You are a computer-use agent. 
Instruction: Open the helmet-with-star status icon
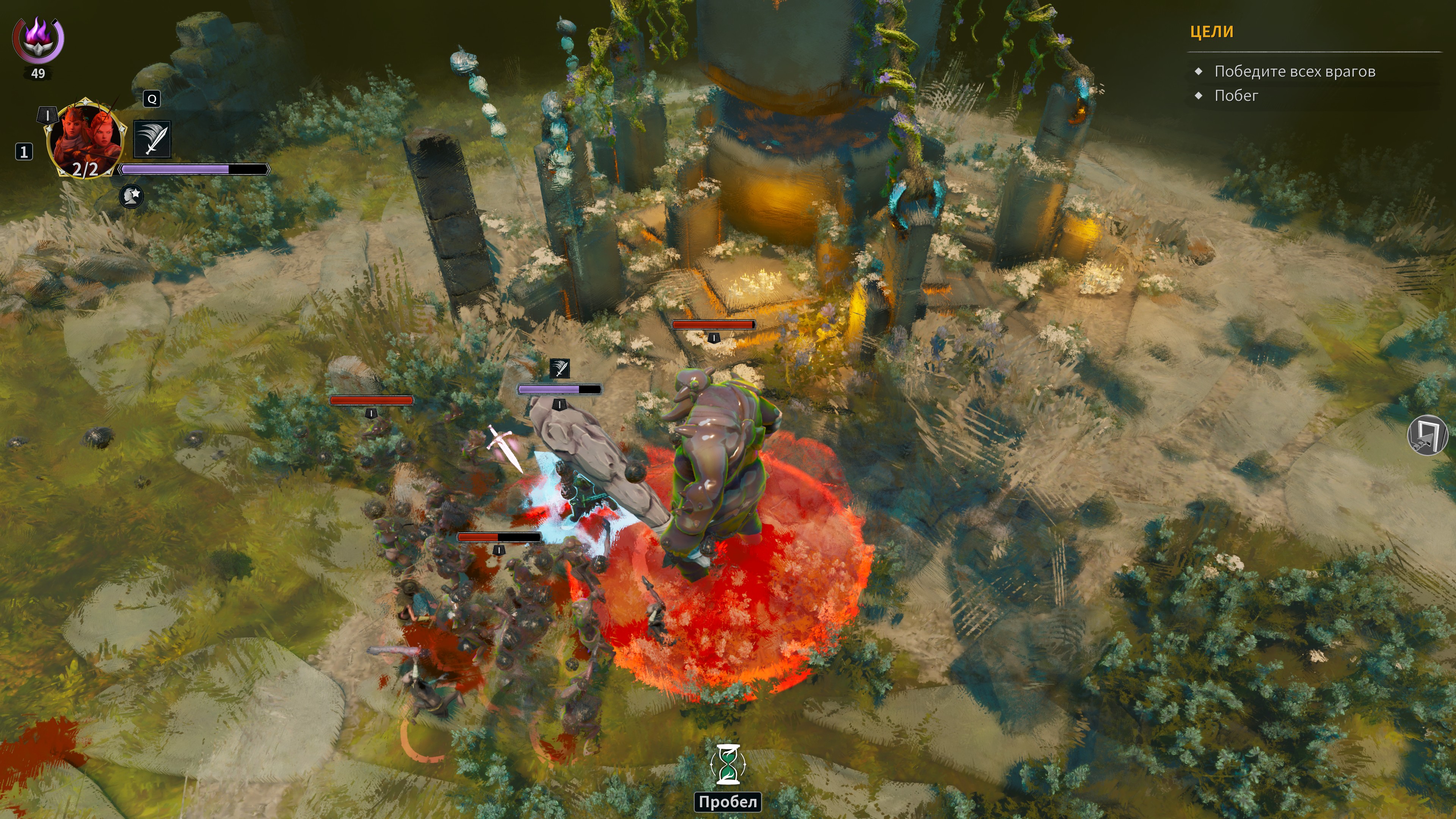coord(132,196)
